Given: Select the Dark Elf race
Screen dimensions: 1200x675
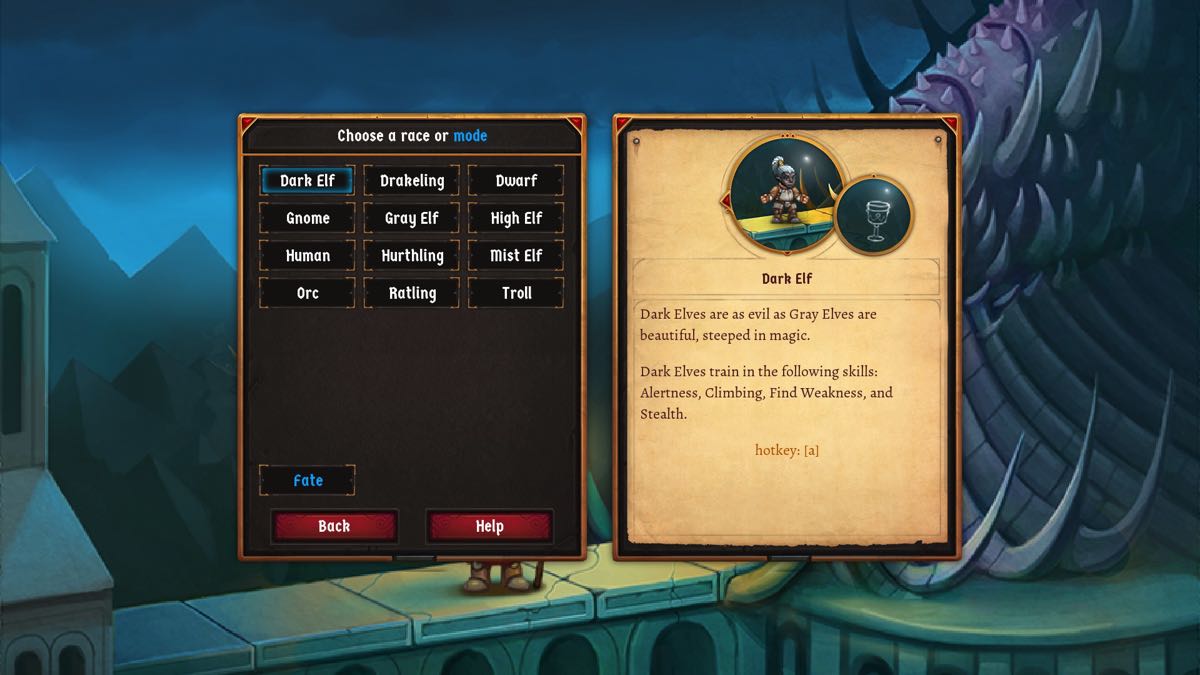Looking at the screenshot, I should (x=307, y=181).
